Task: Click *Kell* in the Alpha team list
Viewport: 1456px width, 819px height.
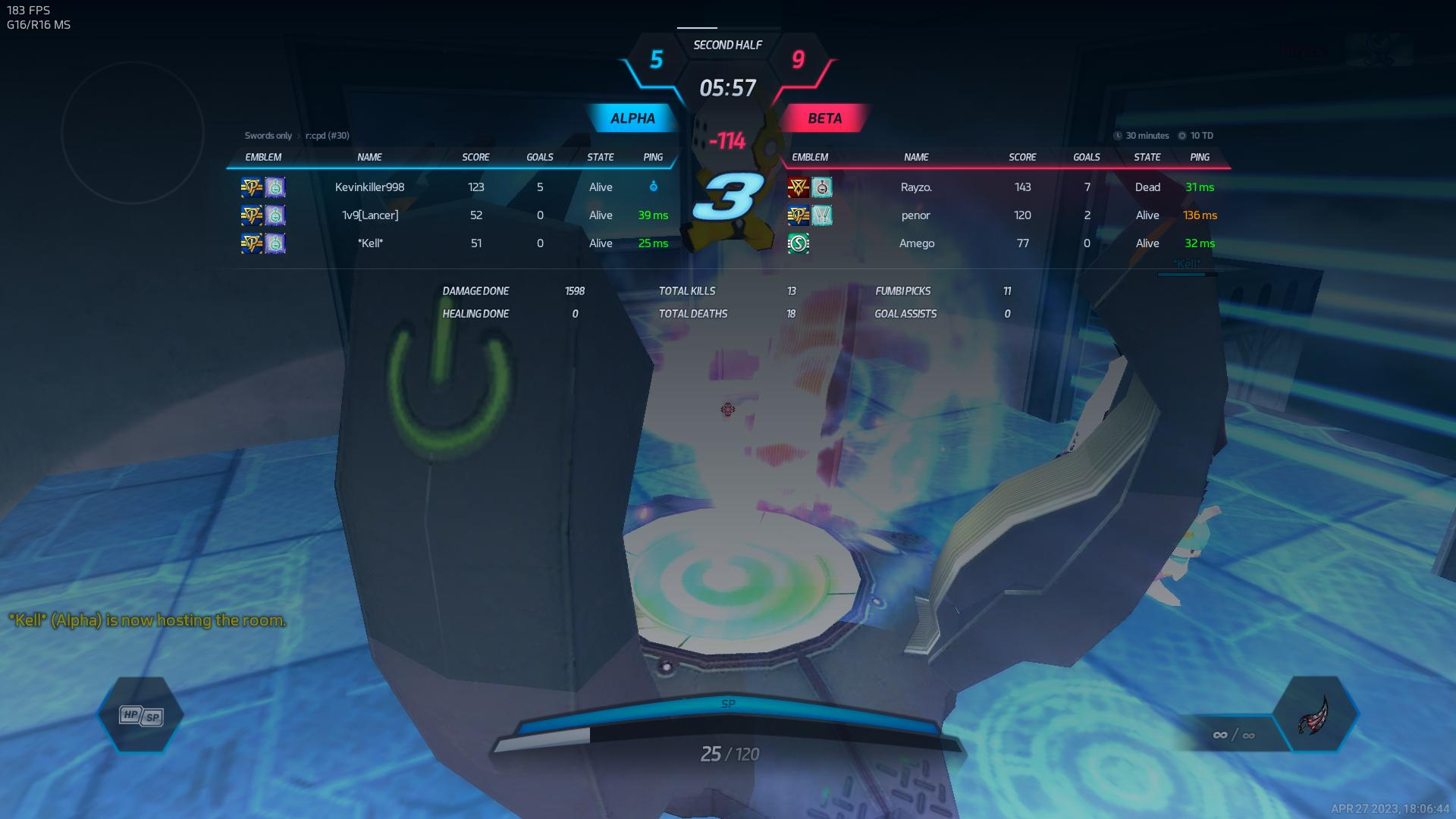Action: 370,243
